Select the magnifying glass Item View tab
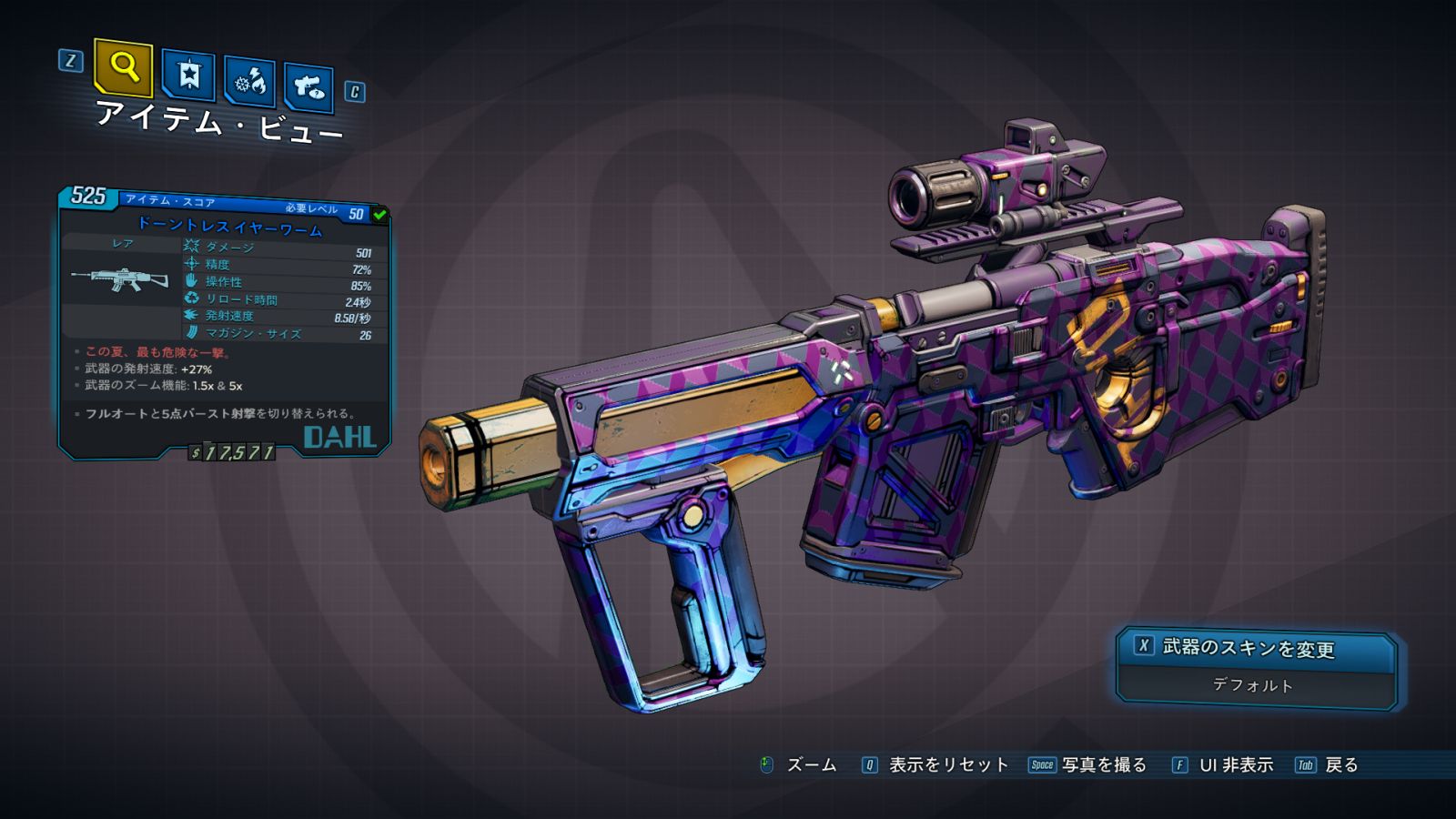This screenshot has width=1456, height=819. pyautogui.click(x=123, y=67)
